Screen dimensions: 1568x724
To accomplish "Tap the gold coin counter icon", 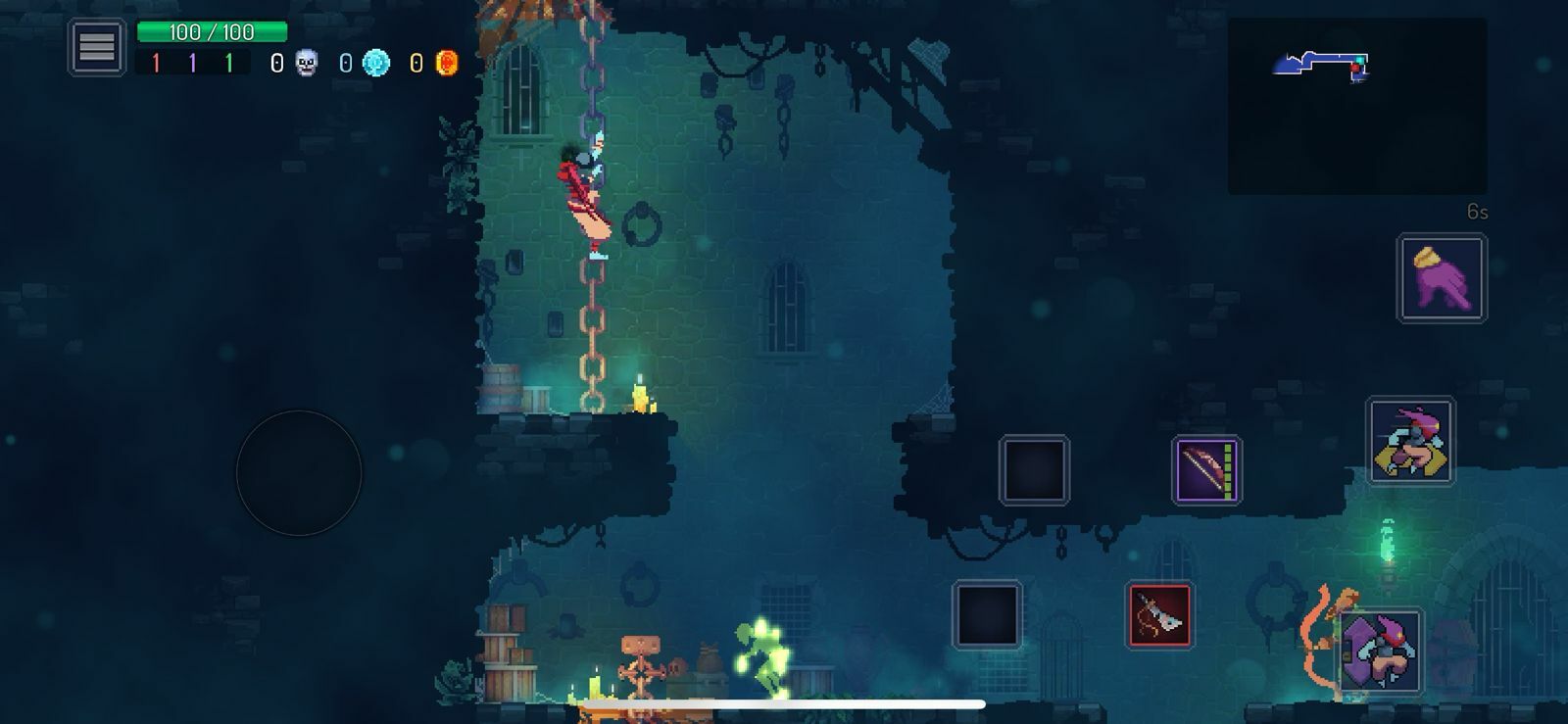I will tap(446, 63).
